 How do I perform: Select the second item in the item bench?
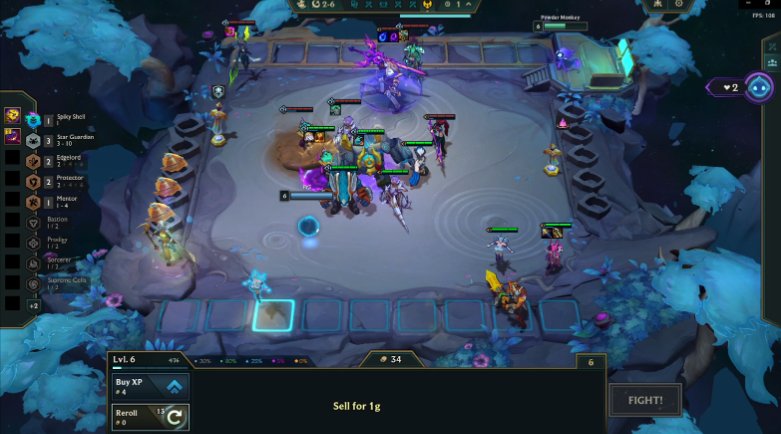(13, 136)
